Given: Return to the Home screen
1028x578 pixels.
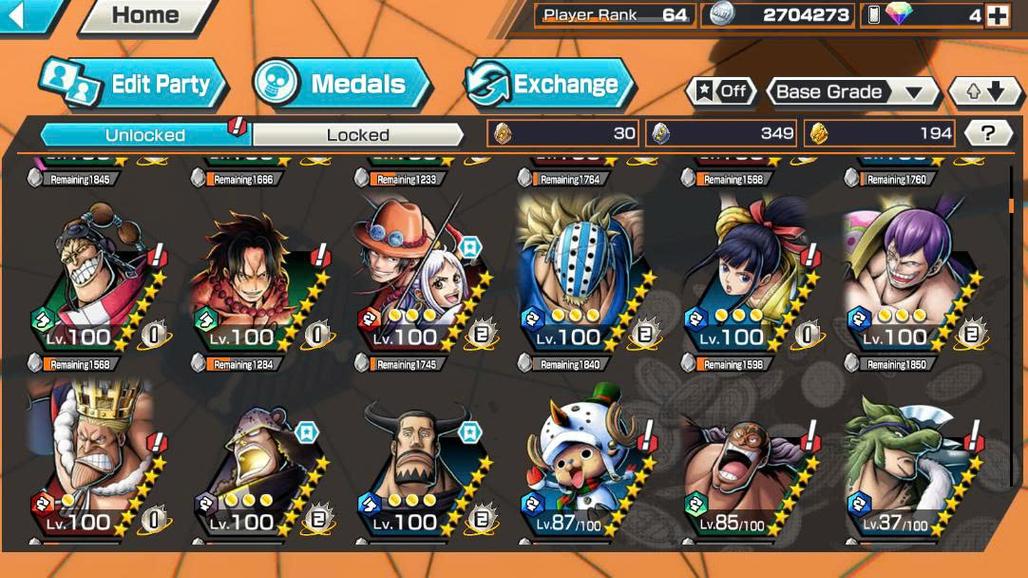Looking at the screenshot, I should [x=146, y=15].
